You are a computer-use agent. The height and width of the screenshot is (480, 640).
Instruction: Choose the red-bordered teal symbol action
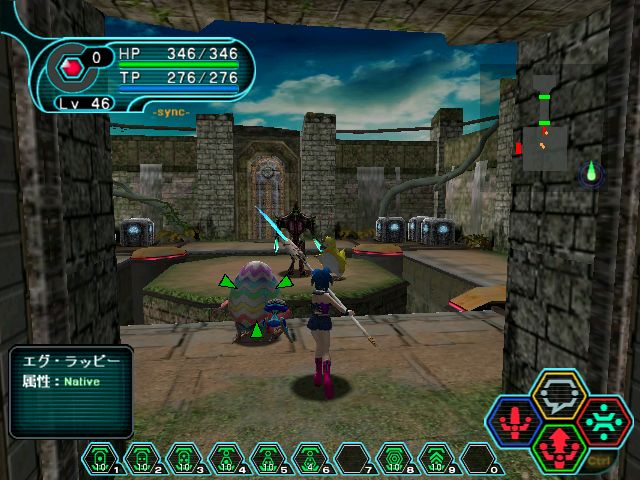point(603,420)
